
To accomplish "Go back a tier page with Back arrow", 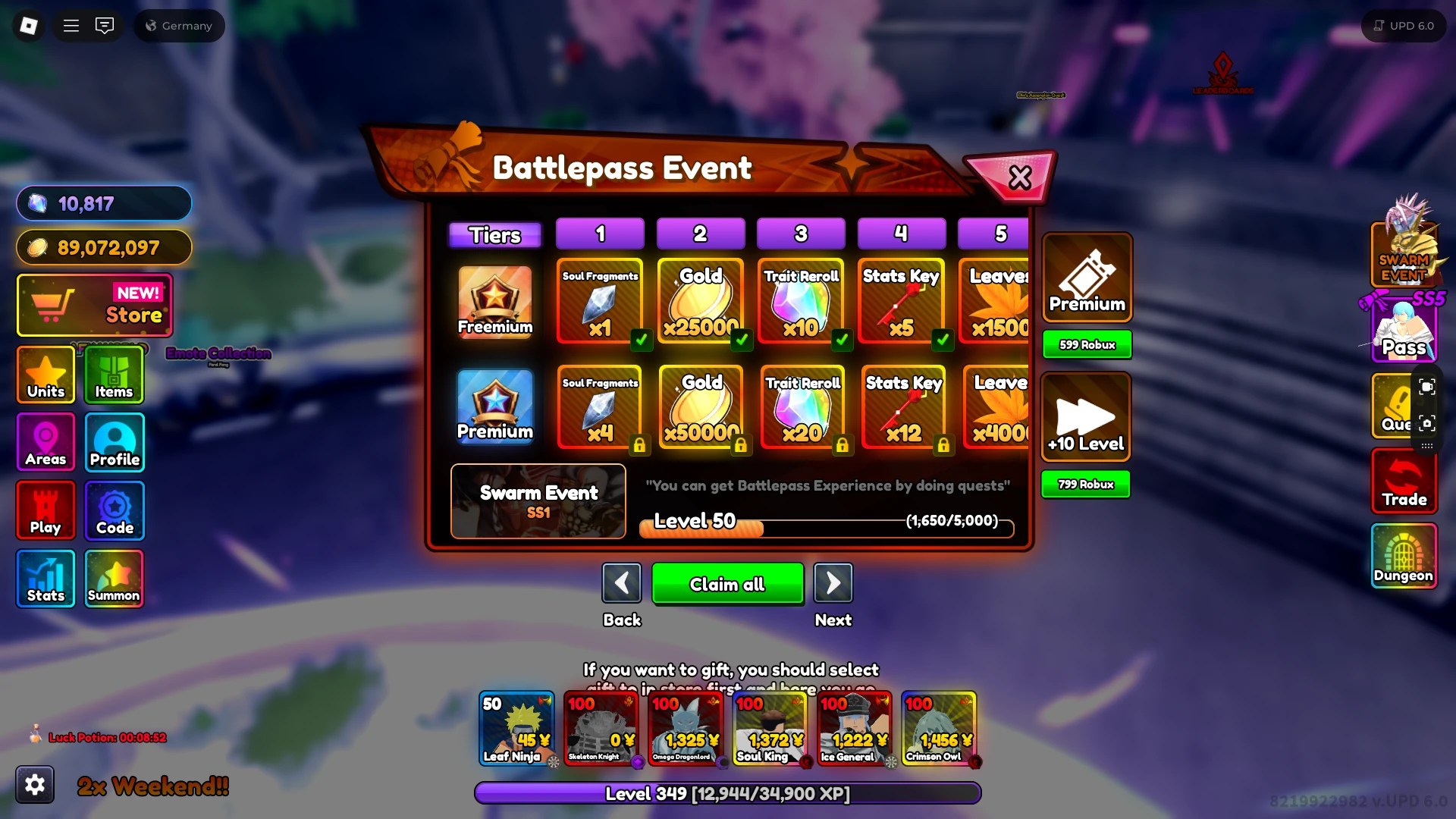I will coord(622,582).
